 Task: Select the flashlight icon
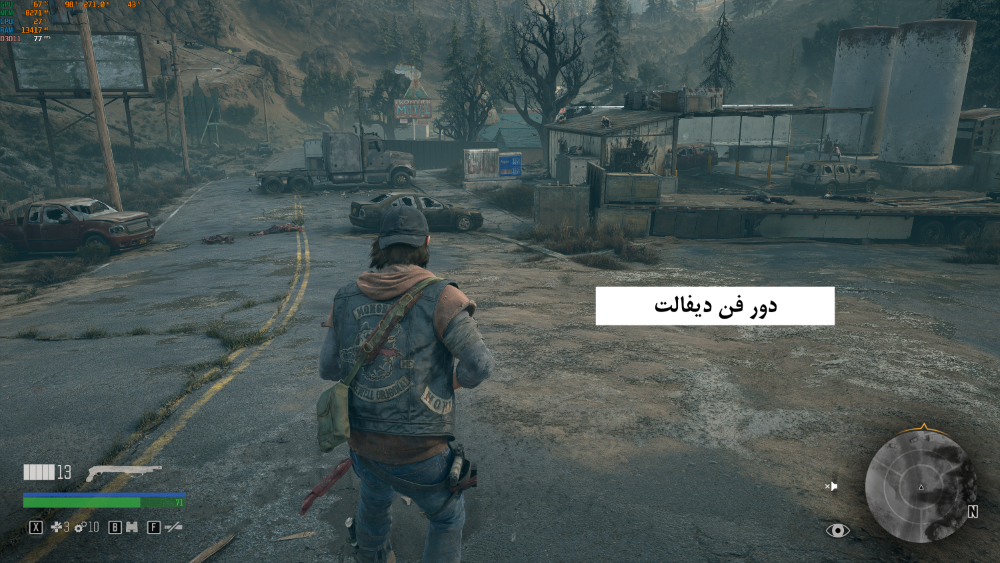(x=174, y=527)
